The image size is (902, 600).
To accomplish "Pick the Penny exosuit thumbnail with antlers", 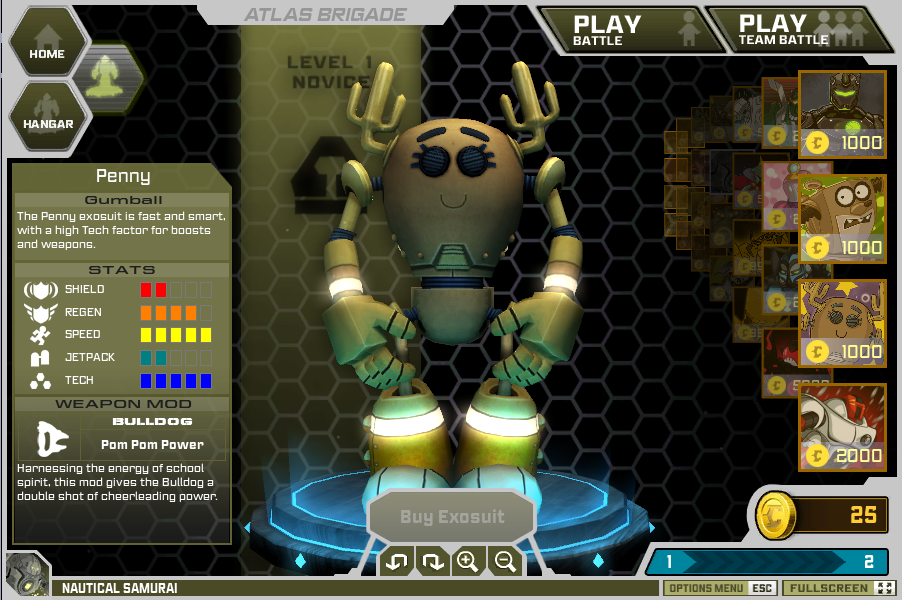I will [x=842, y=322].
